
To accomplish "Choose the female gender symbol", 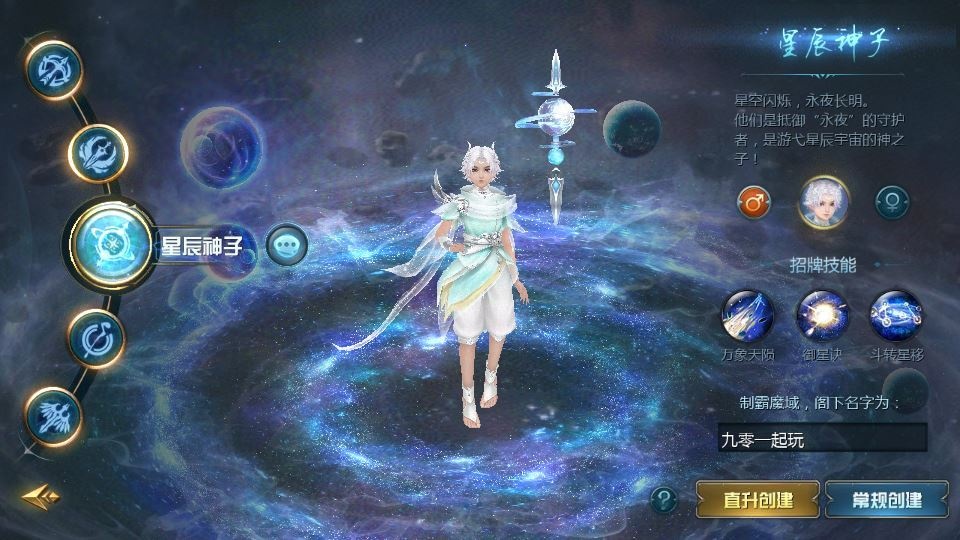I will click(891, 202).
